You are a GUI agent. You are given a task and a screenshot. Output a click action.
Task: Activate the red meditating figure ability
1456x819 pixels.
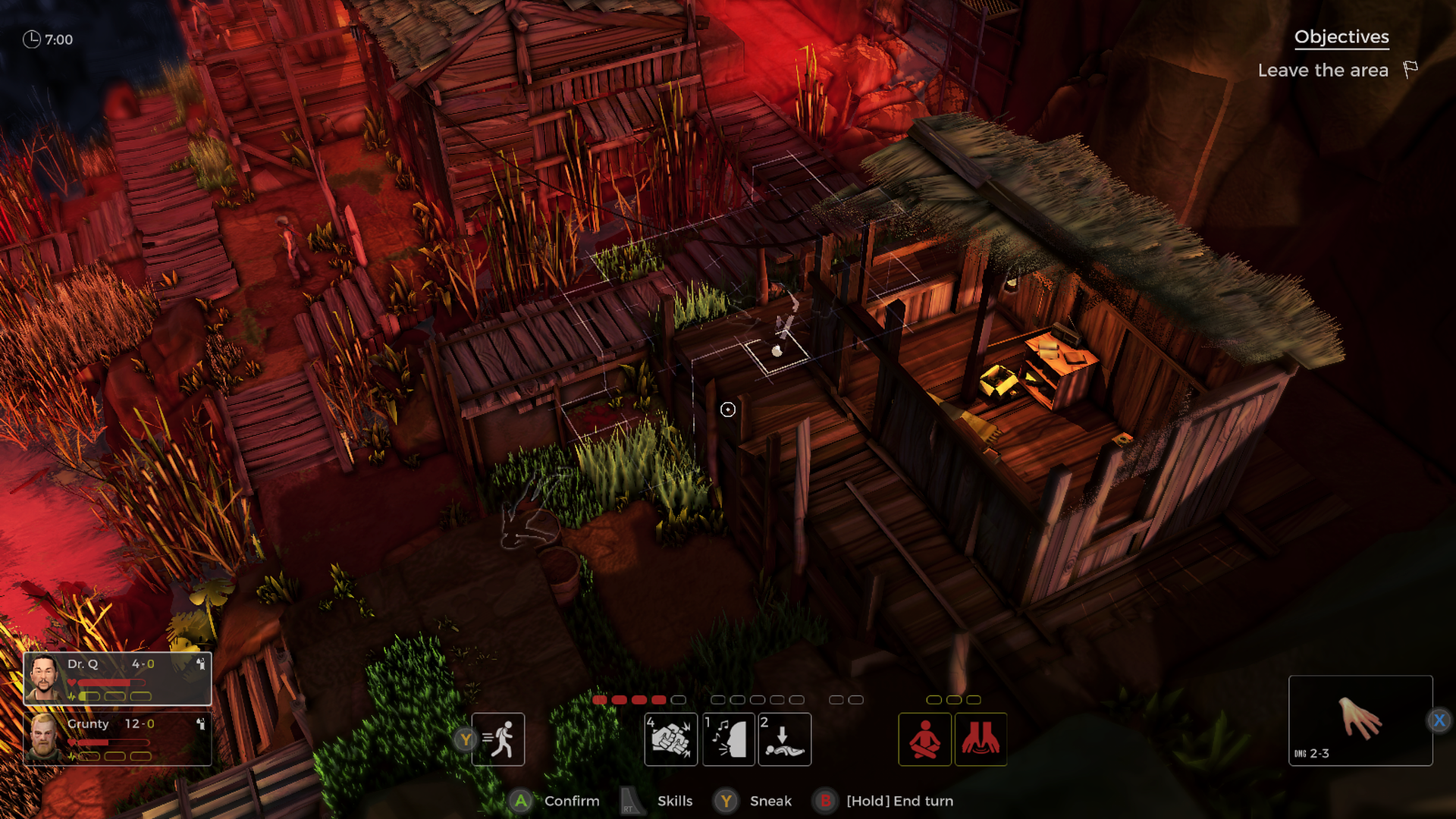tap(925, 739)
